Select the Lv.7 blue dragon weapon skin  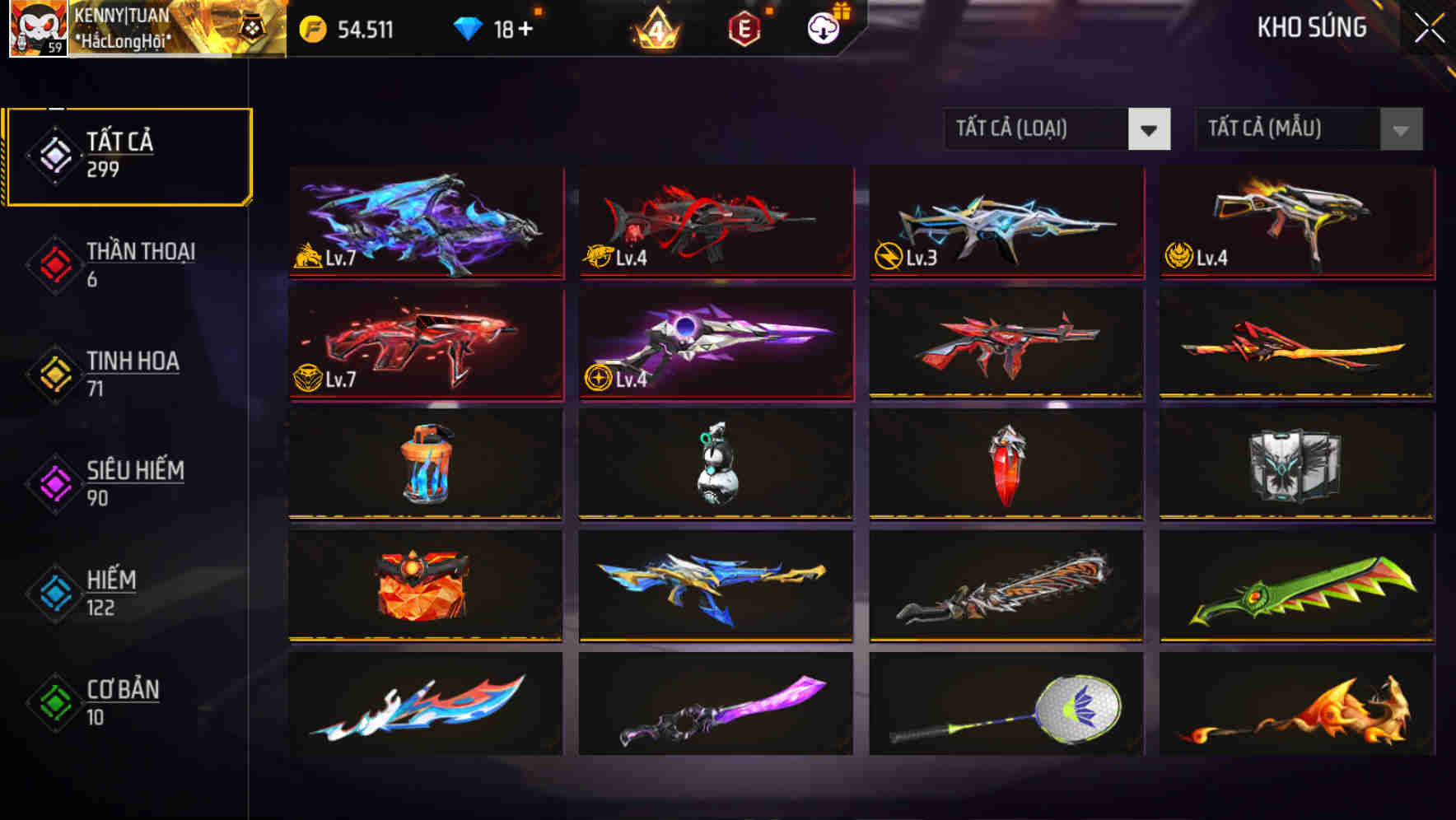coord(425,222)
